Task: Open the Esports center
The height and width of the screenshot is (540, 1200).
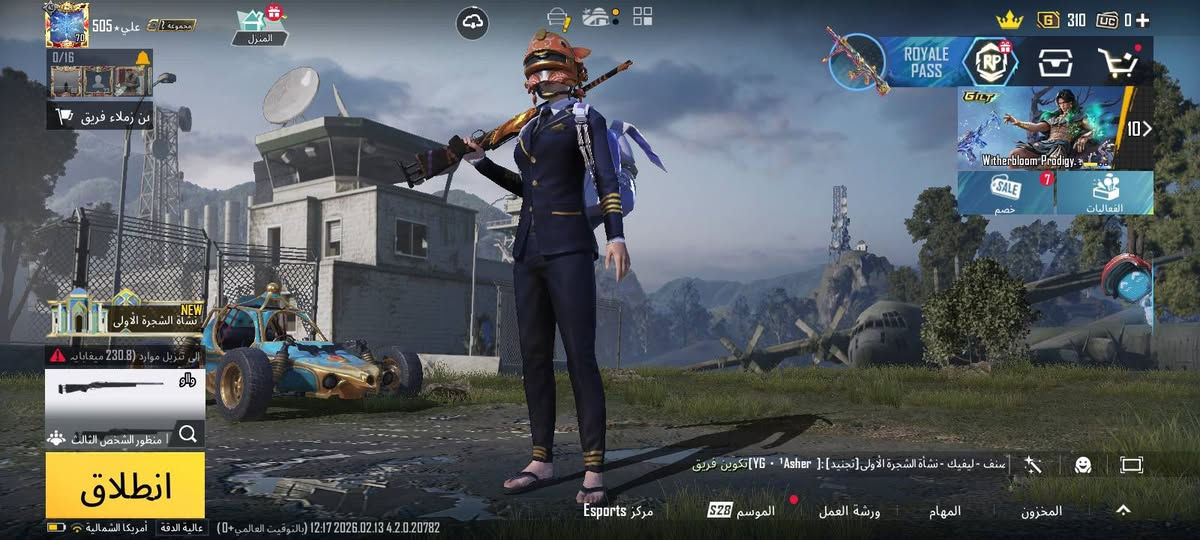Action: tap(619, 511)
